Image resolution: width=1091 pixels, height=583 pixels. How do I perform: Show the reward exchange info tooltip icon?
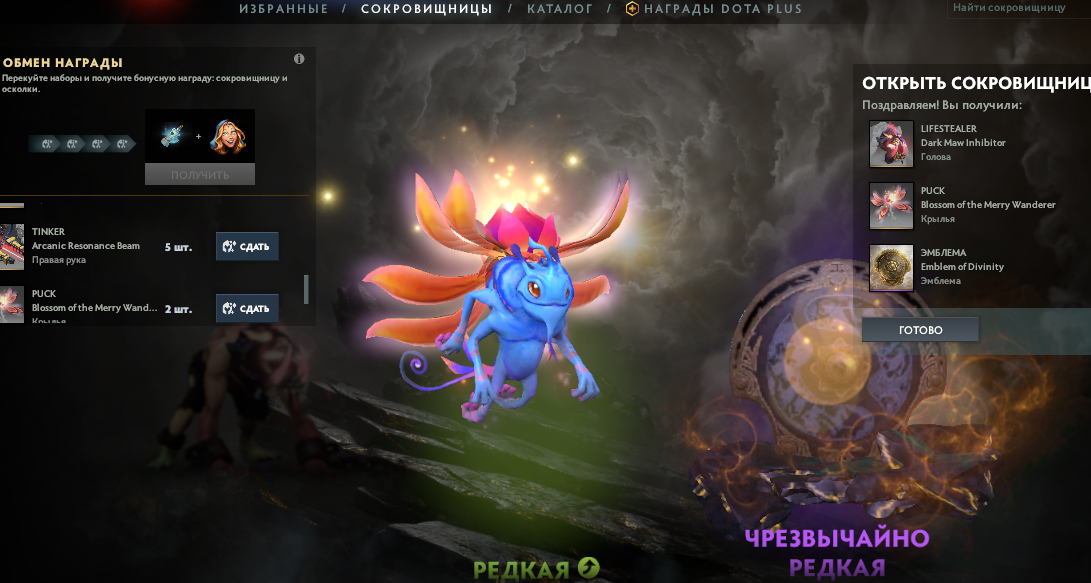coord(299,59)
